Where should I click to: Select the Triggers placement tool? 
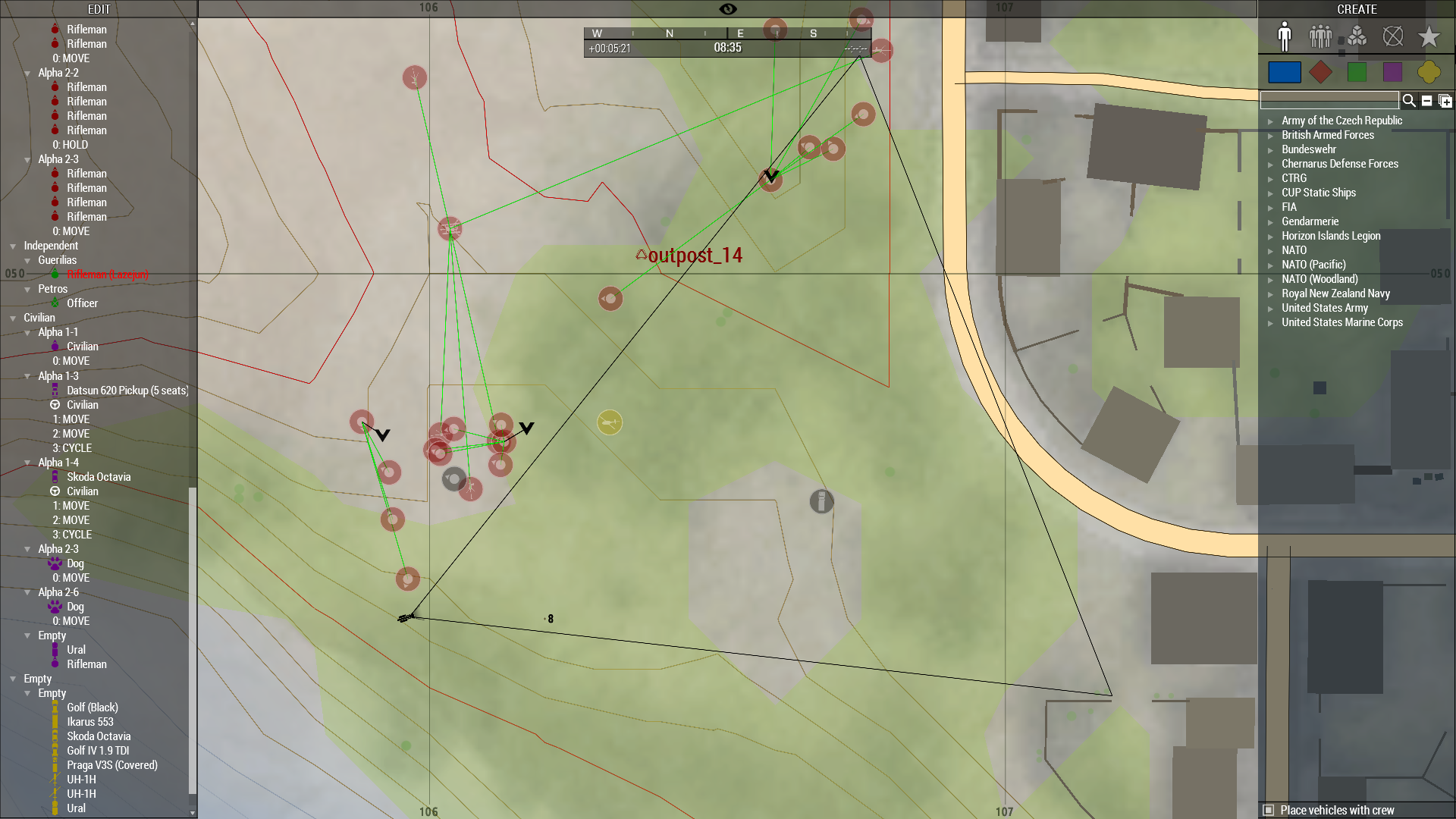click(x=1393, y=36)
